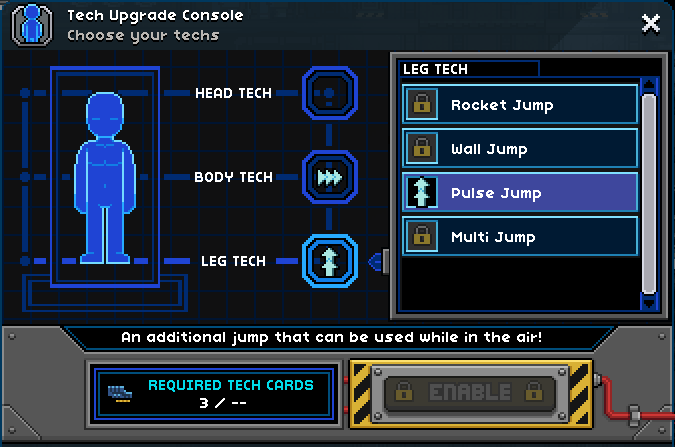Viewport: 675px width, 447px height.
Task: Click the locked Enable button
Action: pos(470,392)
